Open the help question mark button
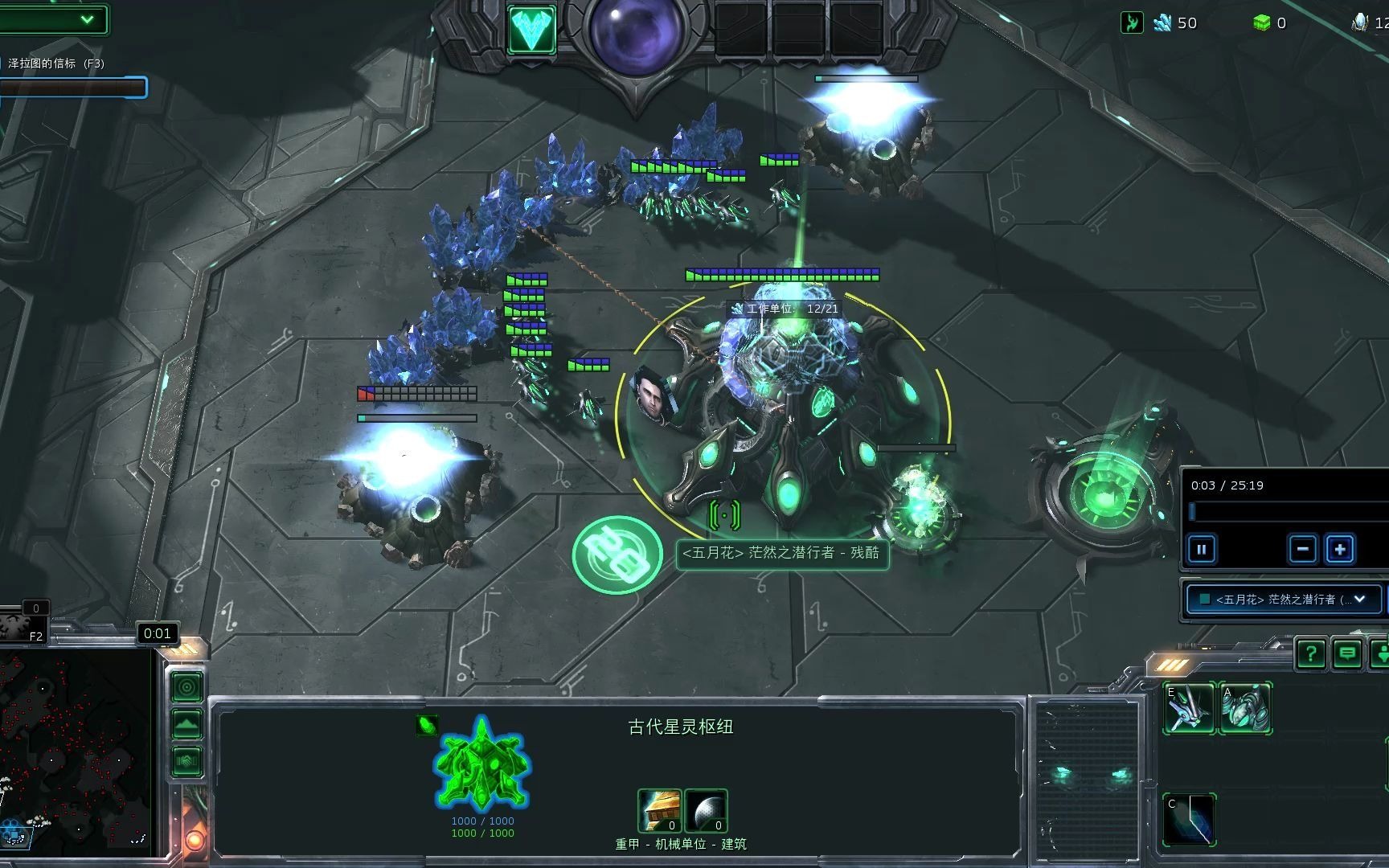Image resolution: width=1389 pixels, height=868 pixels. (x=1310, y=654)
